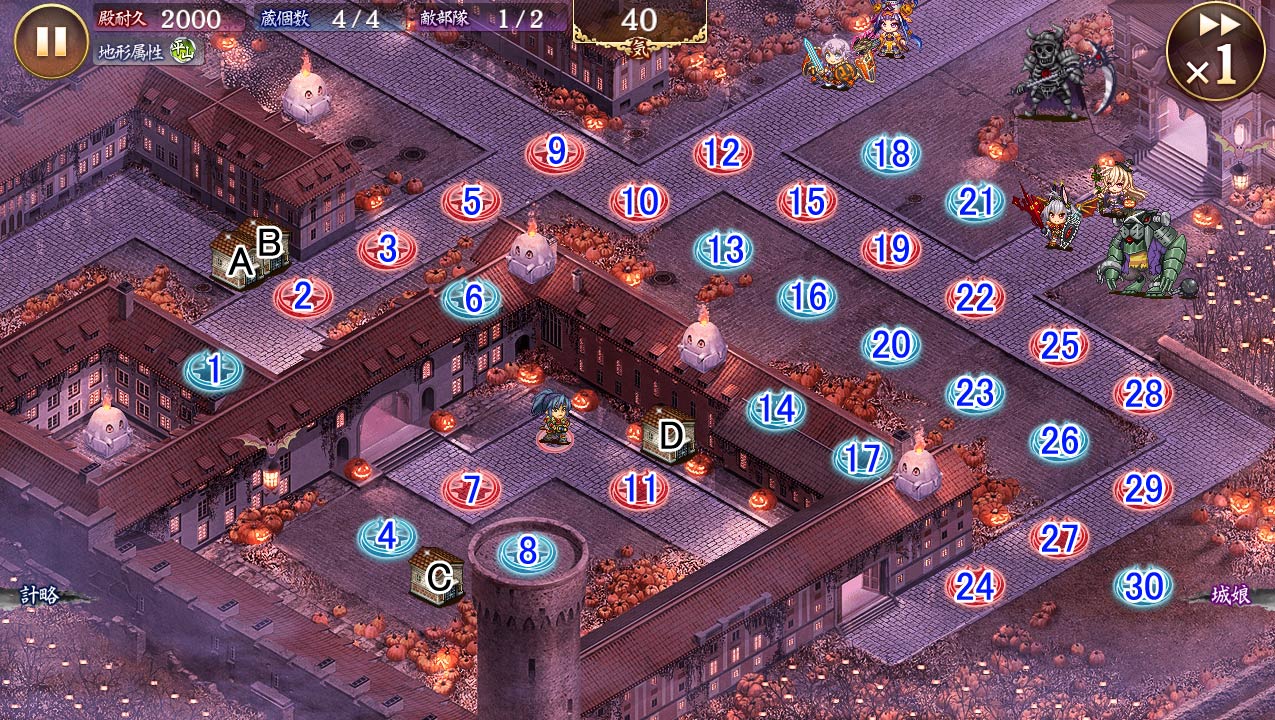Choose deployment tile 24
Viewport: 1275px width, 720px height.
click(x=975, y=587)
